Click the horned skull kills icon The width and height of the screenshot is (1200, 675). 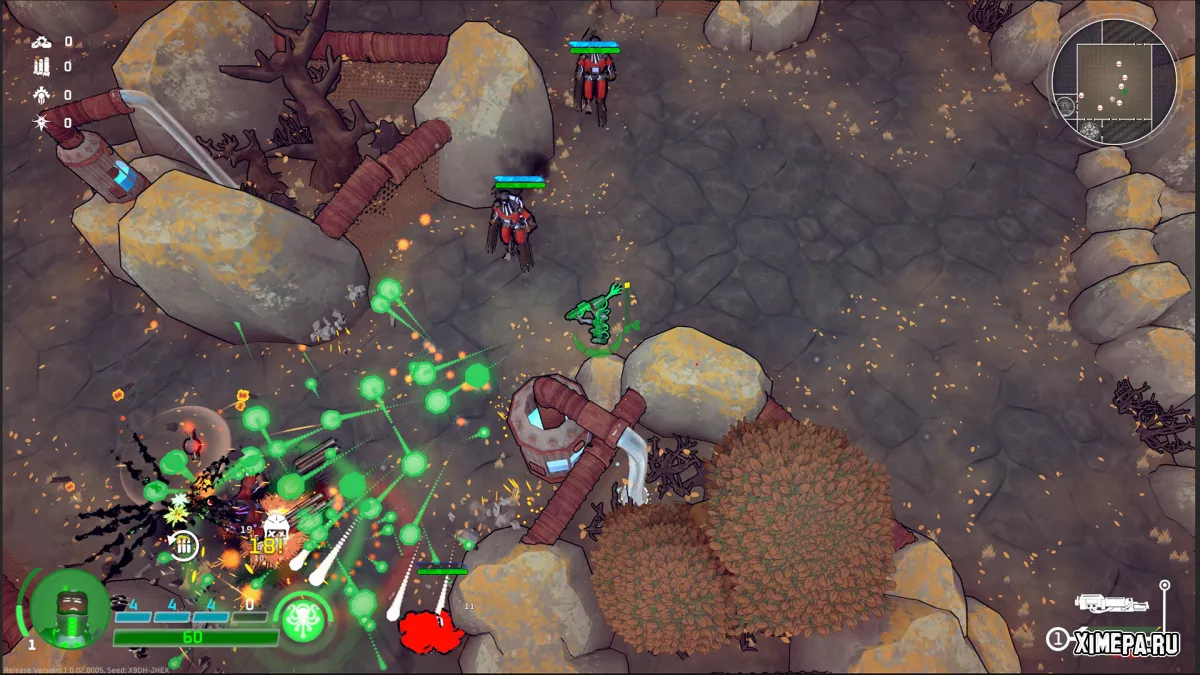[x=40, y=95]
